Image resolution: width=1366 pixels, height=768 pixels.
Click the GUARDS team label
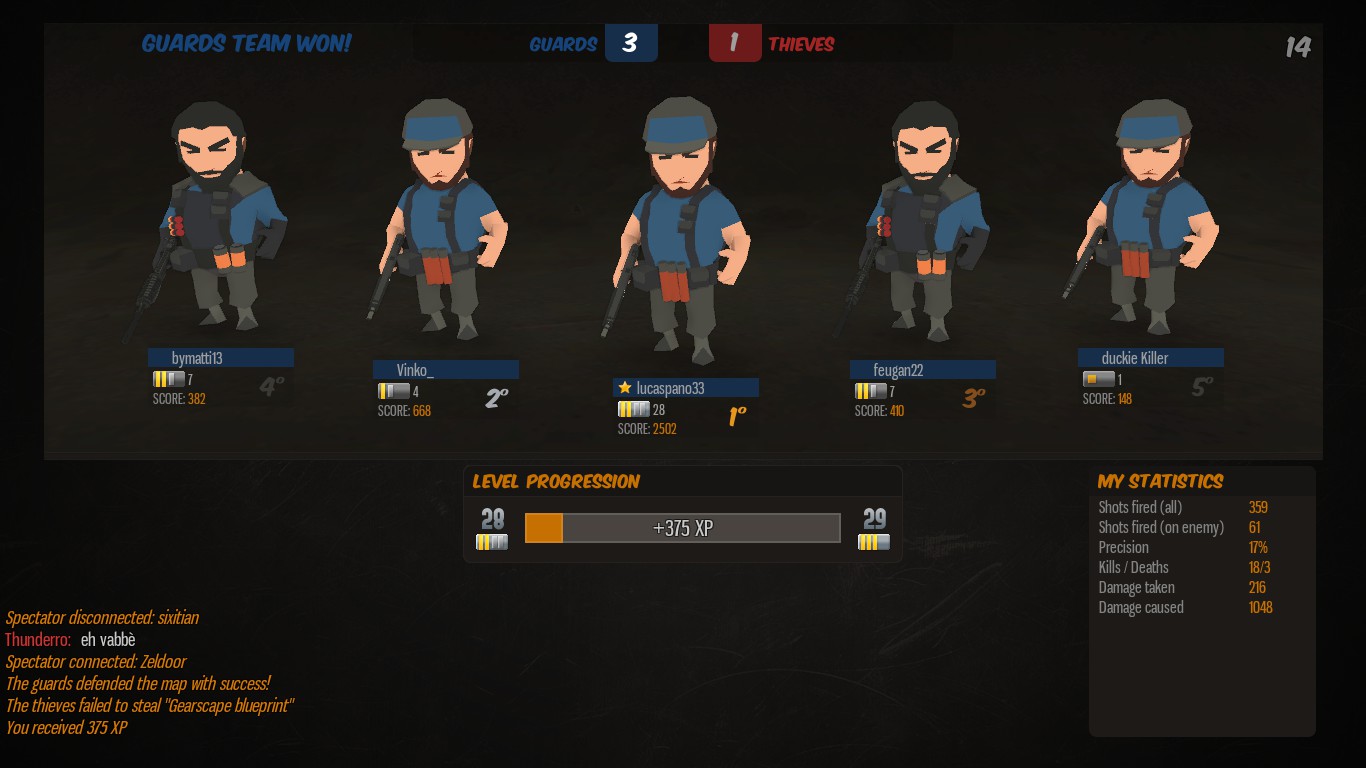click(562, 43)
